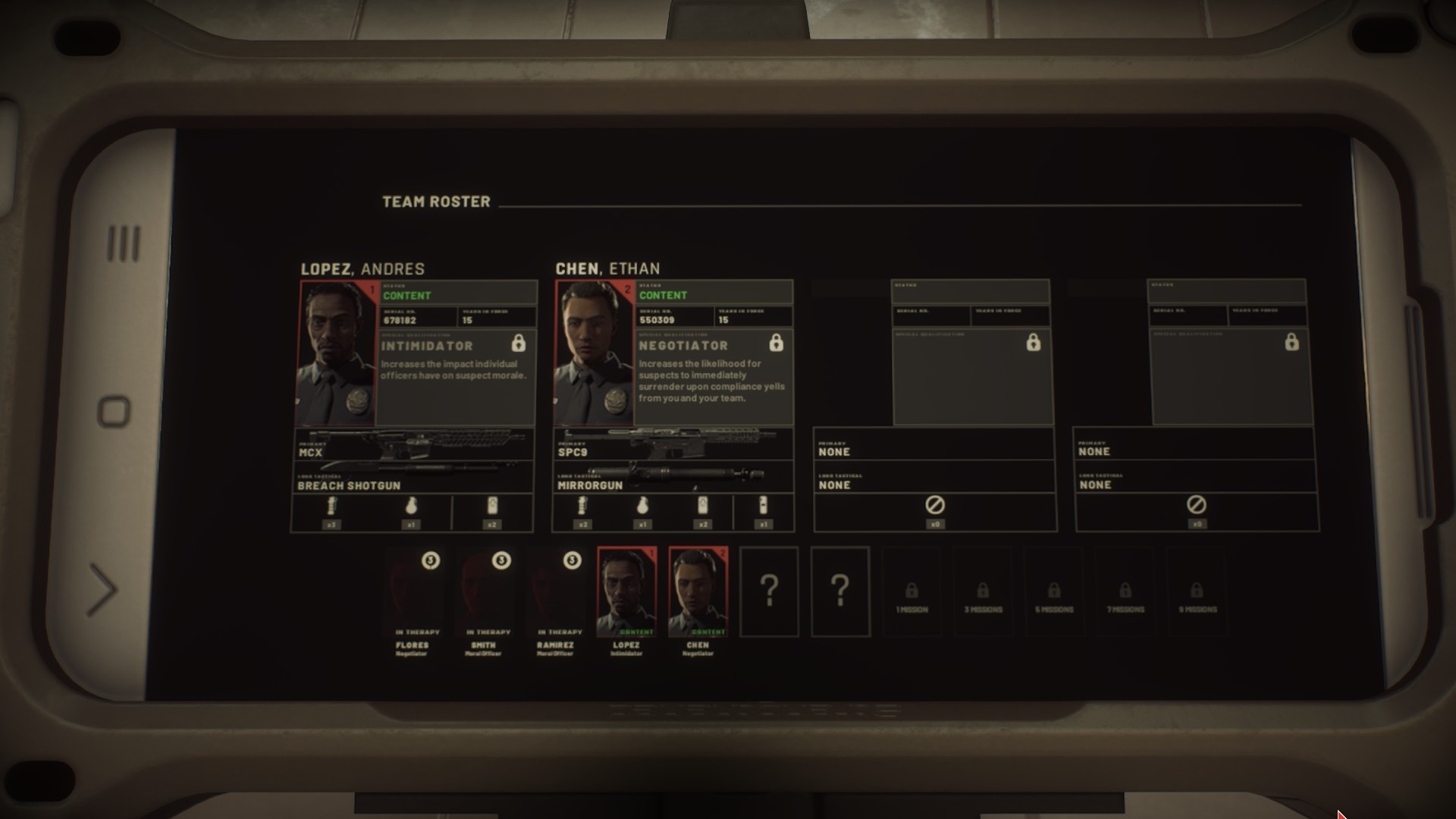Select the slot locked until 9 missions
Image resolution: width=1456 pixels, height=819 pixels.
1197,592
